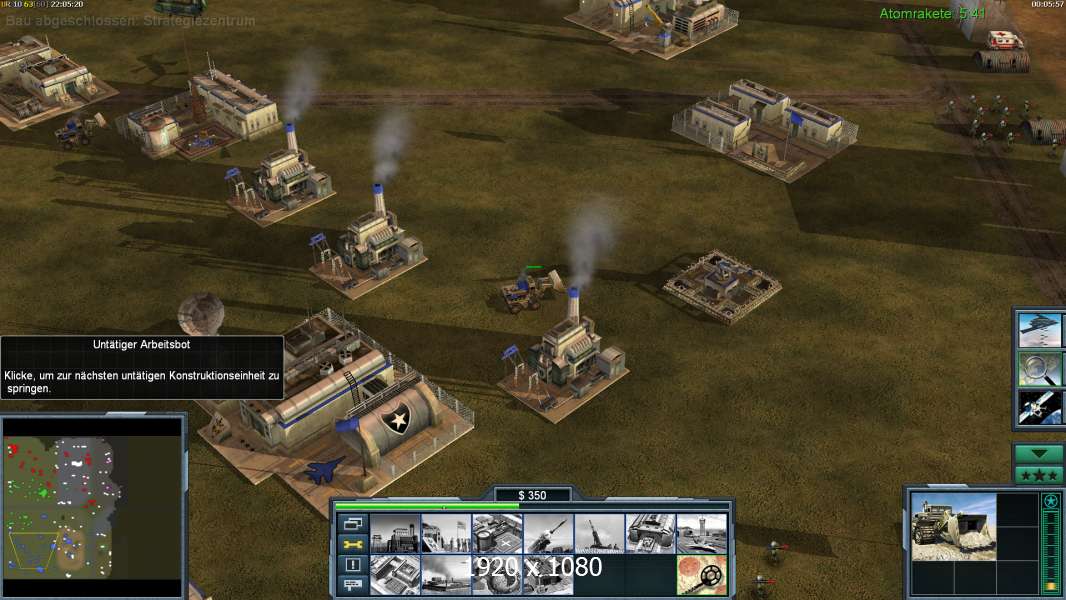Select the Supply Center build icon
1066x600 pixels.
coord(496,533)
